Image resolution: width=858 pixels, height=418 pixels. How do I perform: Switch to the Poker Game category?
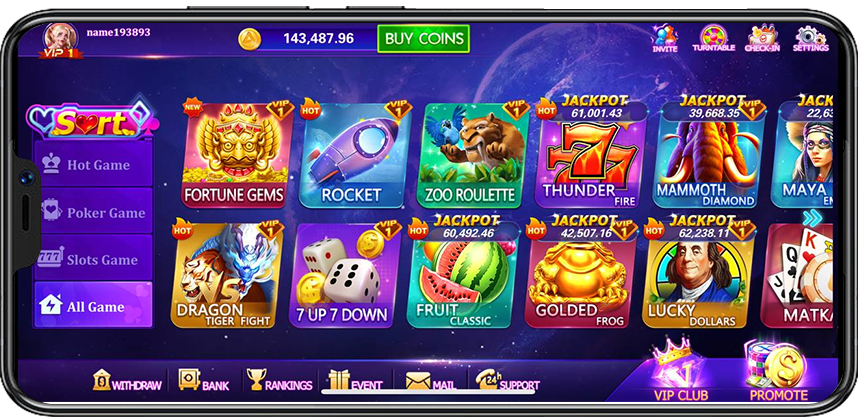point(94,212)
